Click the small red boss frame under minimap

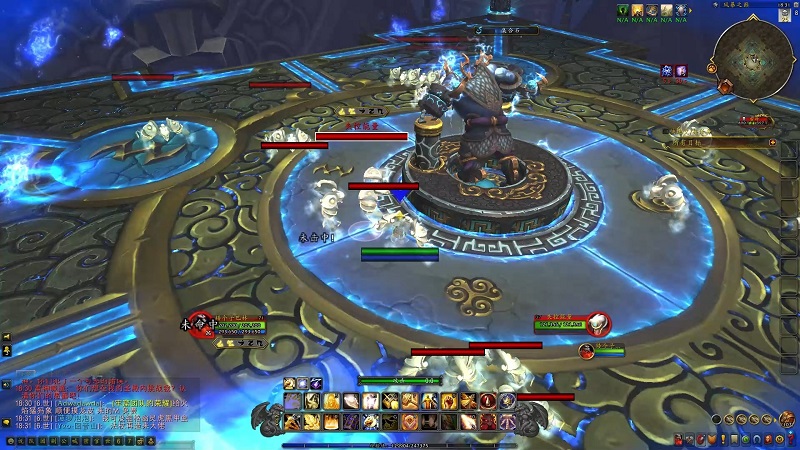[x=755, y=120]
